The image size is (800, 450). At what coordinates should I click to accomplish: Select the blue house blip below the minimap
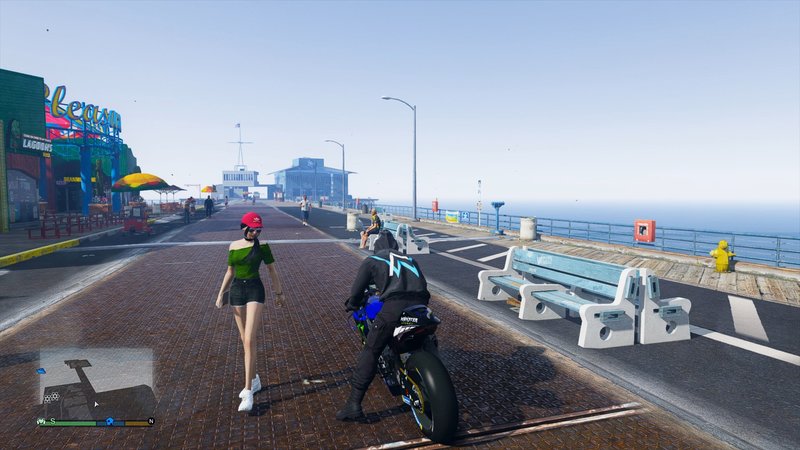tap(109, 421)
